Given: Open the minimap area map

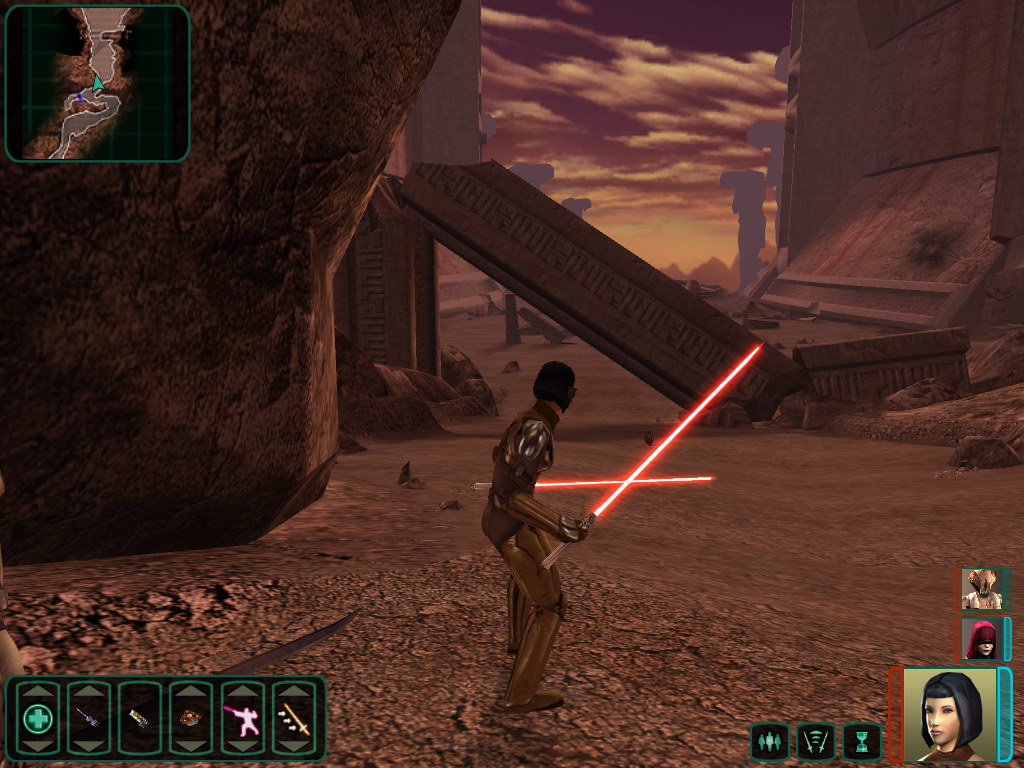Looking at the screenshot, I should coord(97,83).
